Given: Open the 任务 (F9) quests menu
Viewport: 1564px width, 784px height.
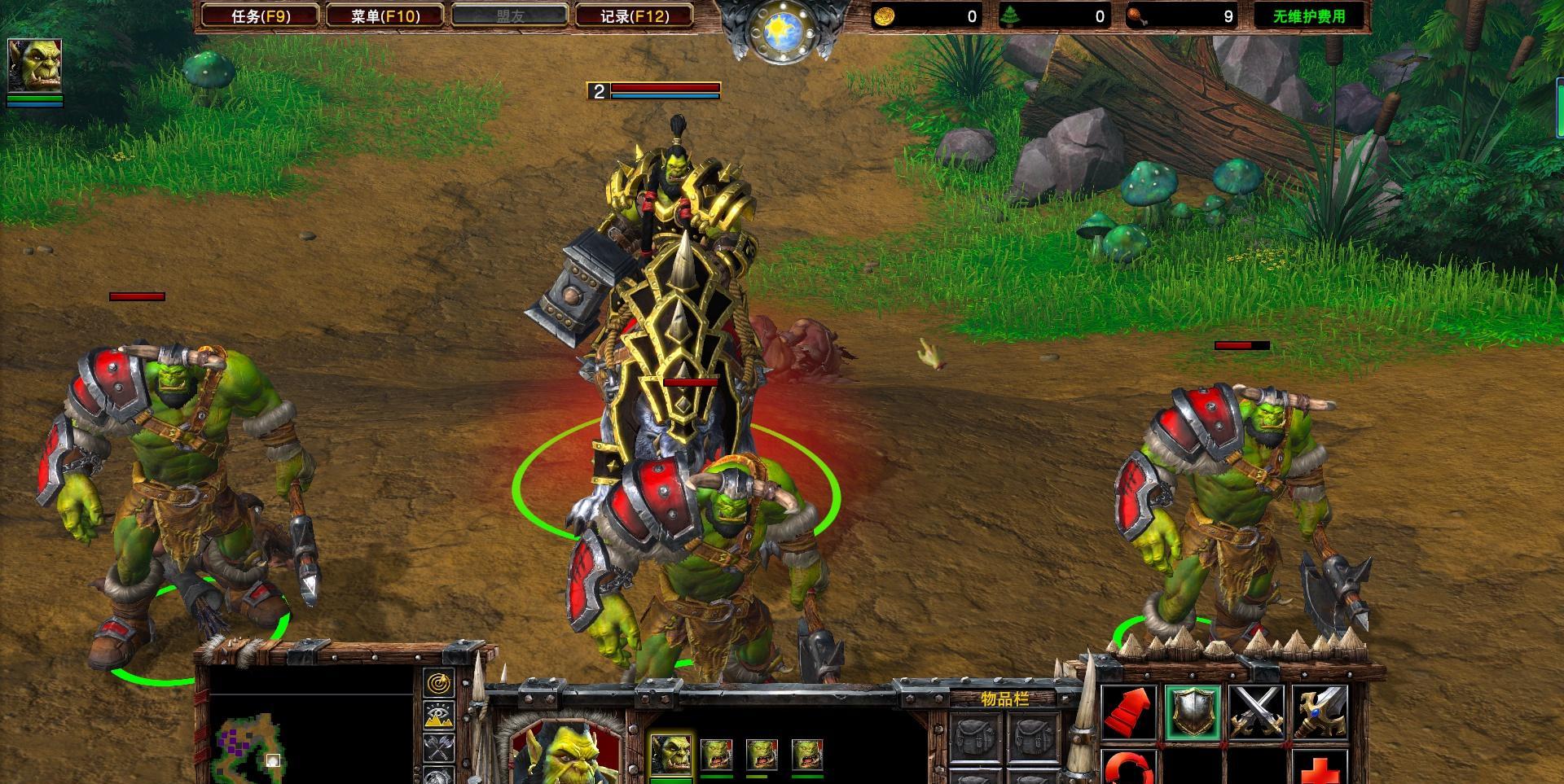Looking at the screenshot, I should pyautogui.click(x=261, y=15).
